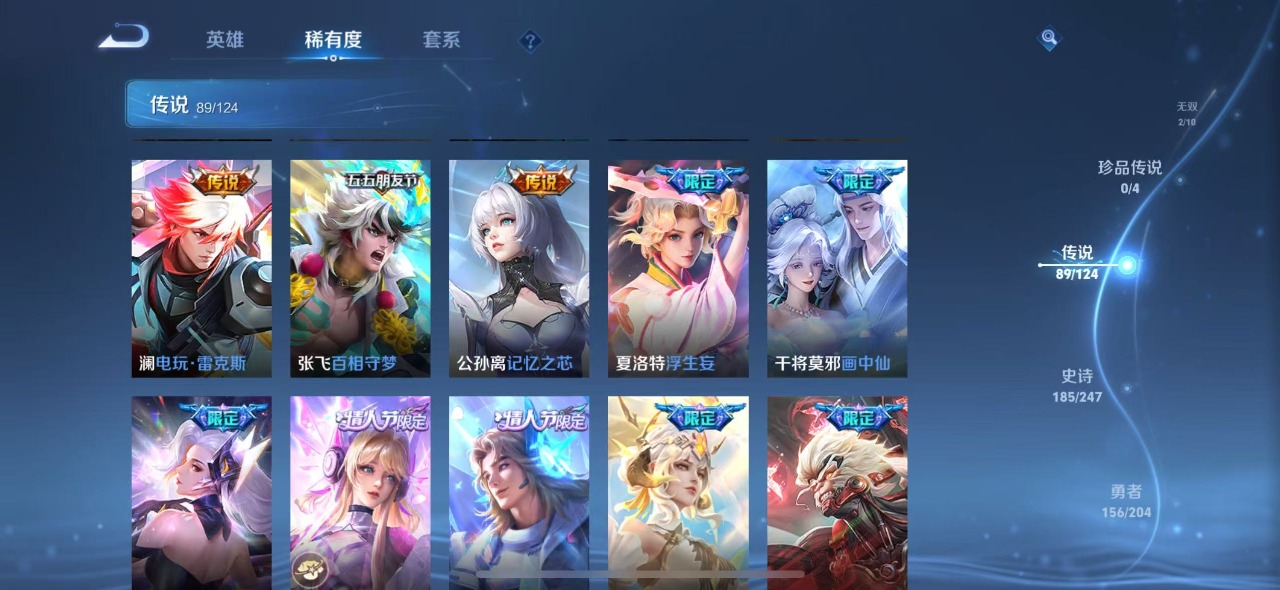The width and height of the screenshot is (1280, 590).
Task: Jump to the 勇者 rarity section
Action: (1126, 500)
